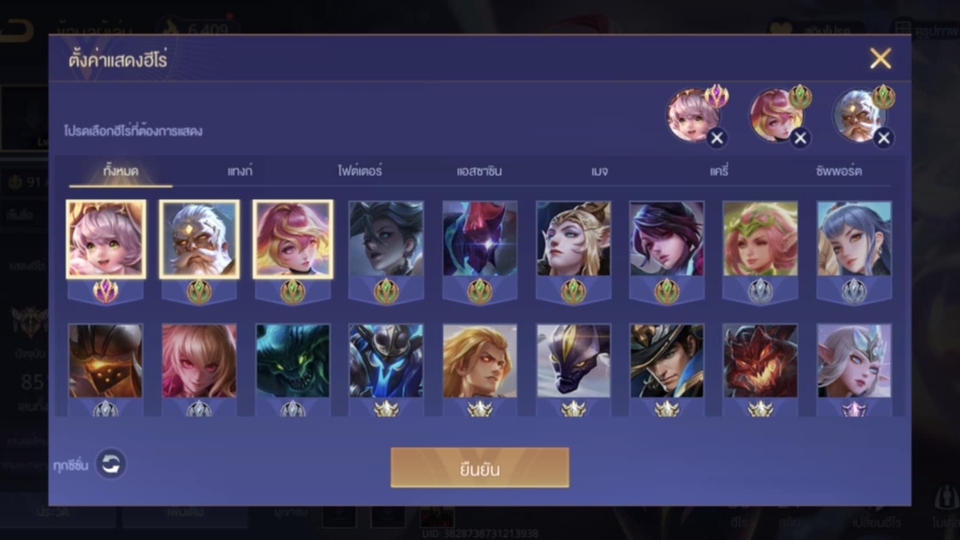Open the ซัพพอร์ต (Support) tab
The height and width of the screenshot is (540, 960).
point(838,171)
